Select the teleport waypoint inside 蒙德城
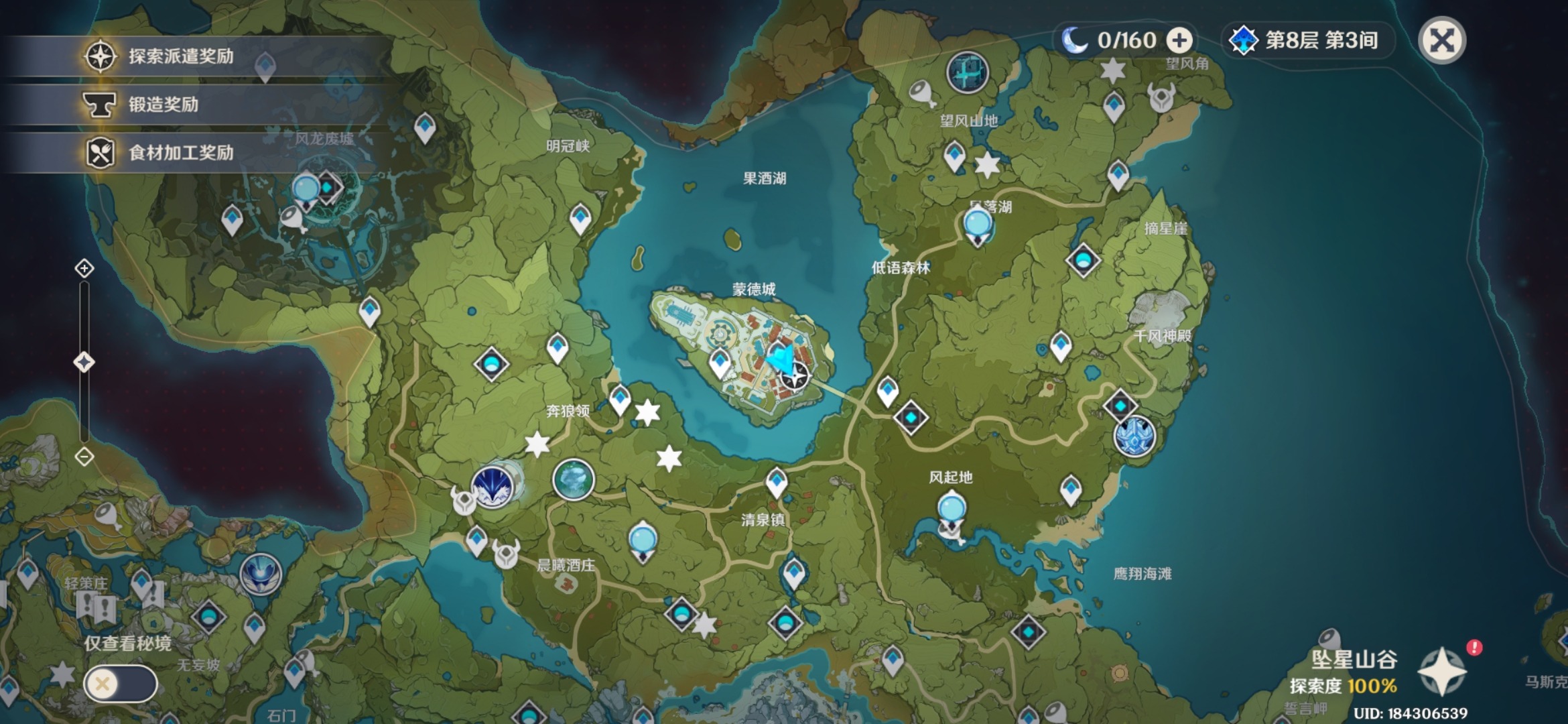Image resolution: width=1568 pixels, height=724 pixels. pyautogui.click(x=720, y=363)
